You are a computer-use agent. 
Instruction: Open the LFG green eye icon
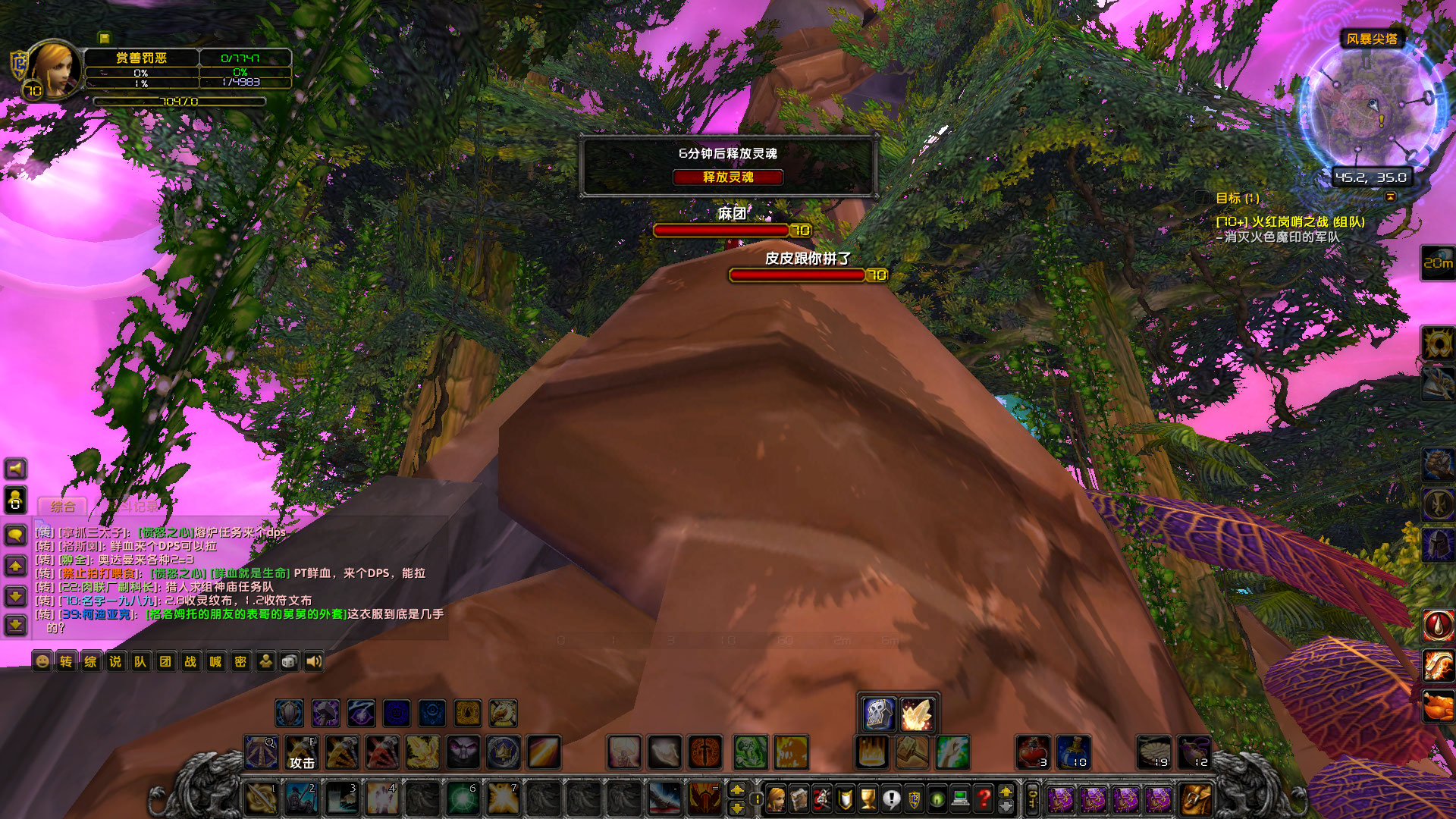(937, 797)
